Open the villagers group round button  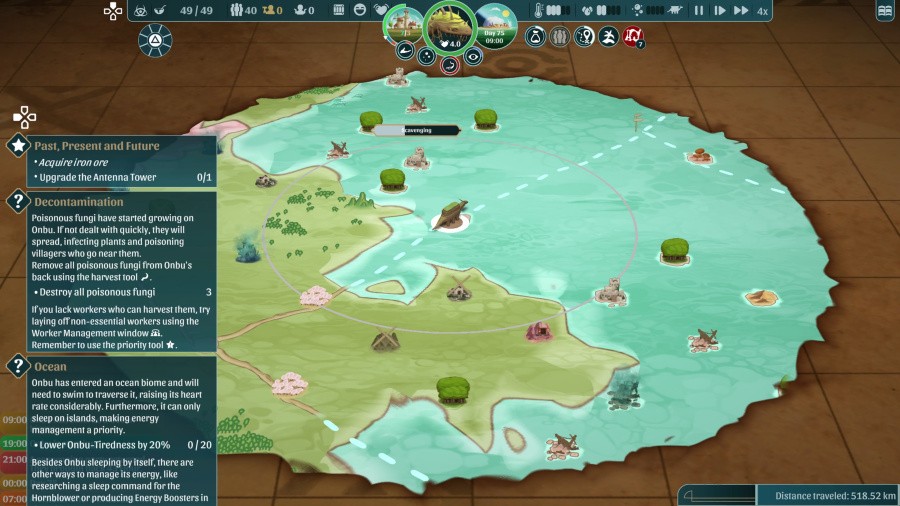point(559,37)
